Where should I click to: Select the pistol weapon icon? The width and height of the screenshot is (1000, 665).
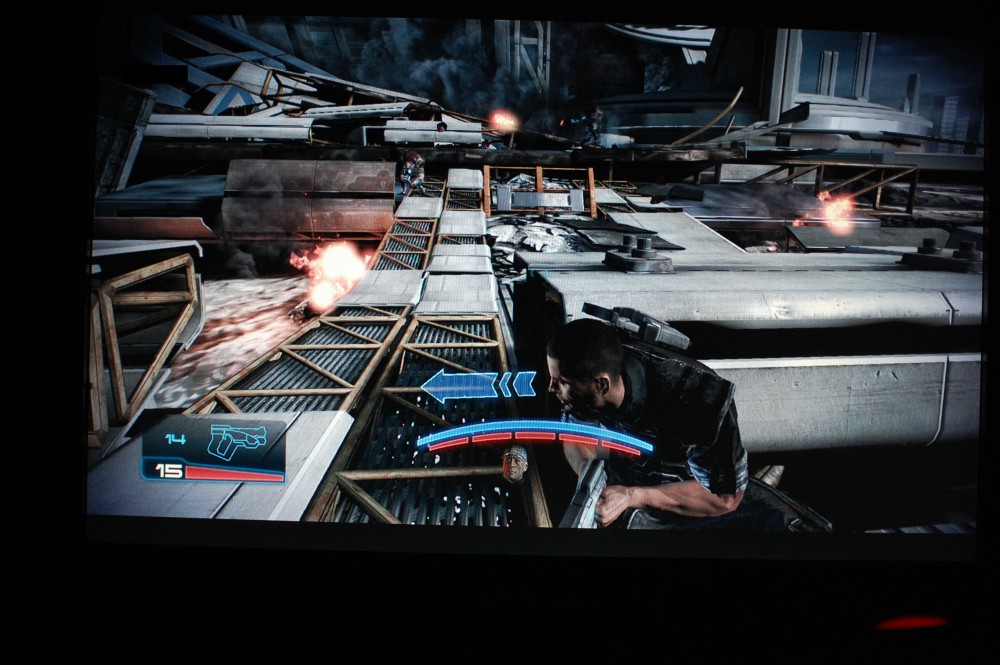pos(237,440)
